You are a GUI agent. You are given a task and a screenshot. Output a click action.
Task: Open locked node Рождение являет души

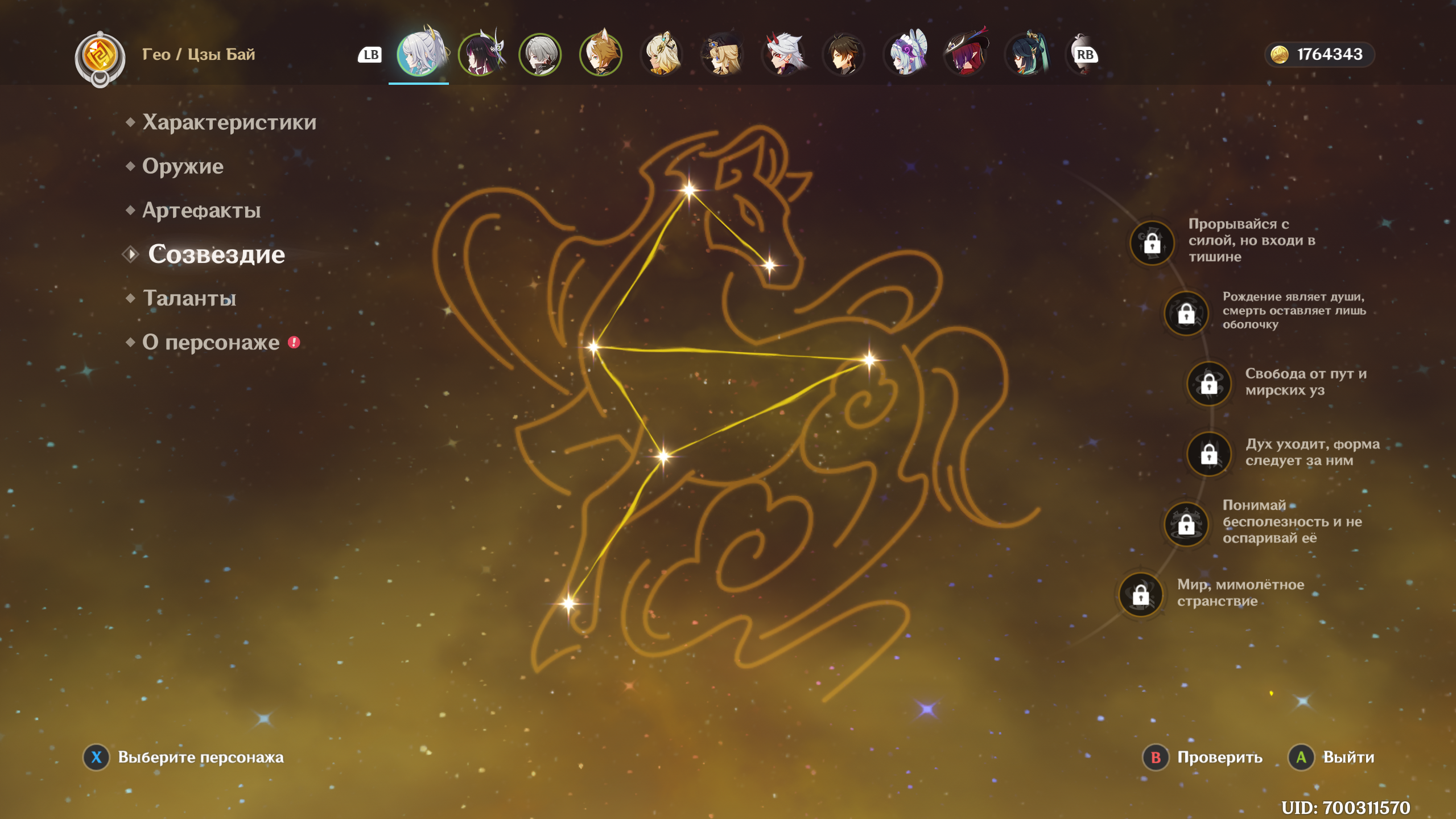tap(1186, 312)
